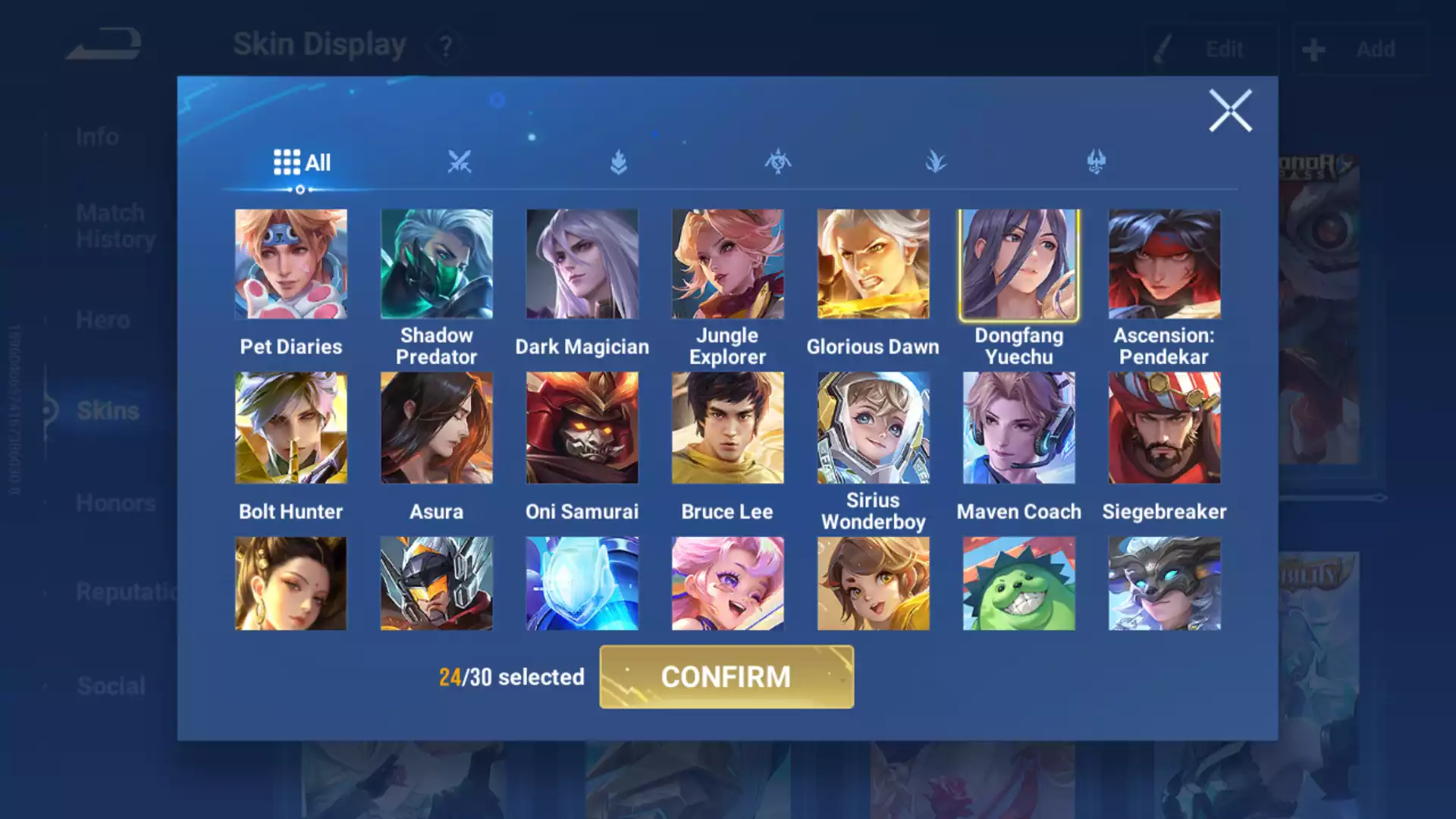
Task: Select the Jungle Explorer skin
Action: coord(727,264)
